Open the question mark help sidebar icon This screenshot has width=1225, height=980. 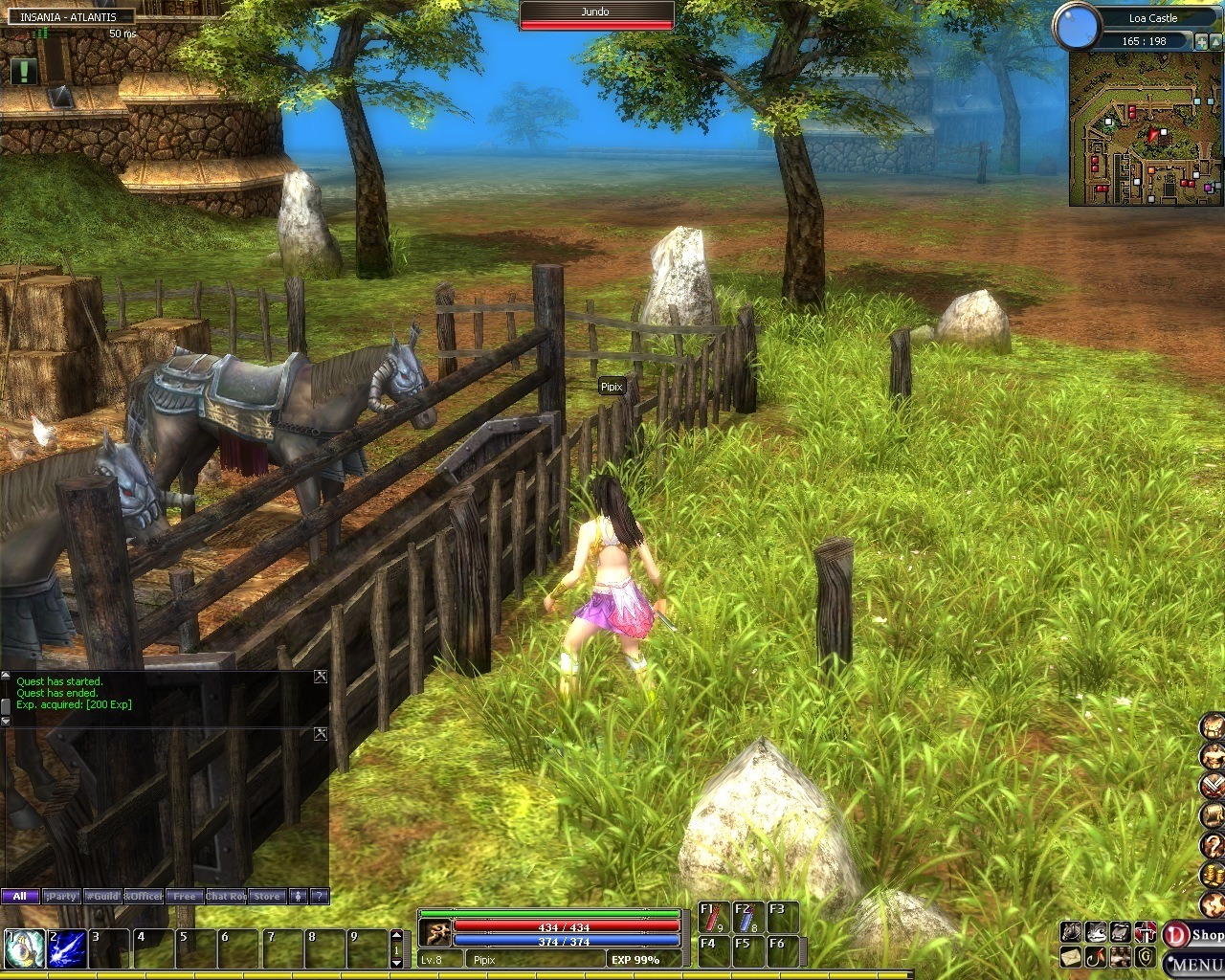1213,845
